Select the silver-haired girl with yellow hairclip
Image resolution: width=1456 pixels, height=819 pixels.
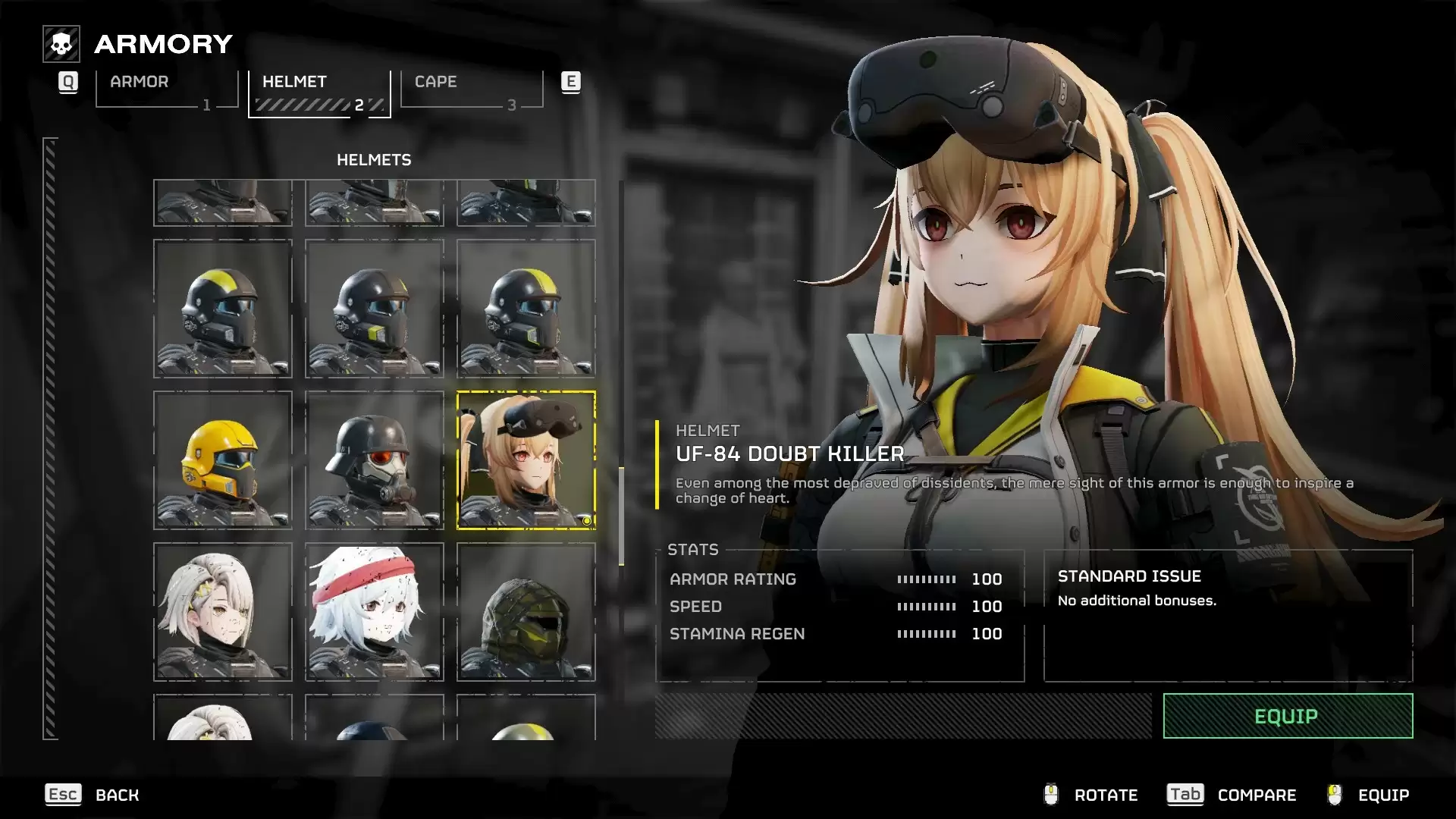(x=223, y=612)
